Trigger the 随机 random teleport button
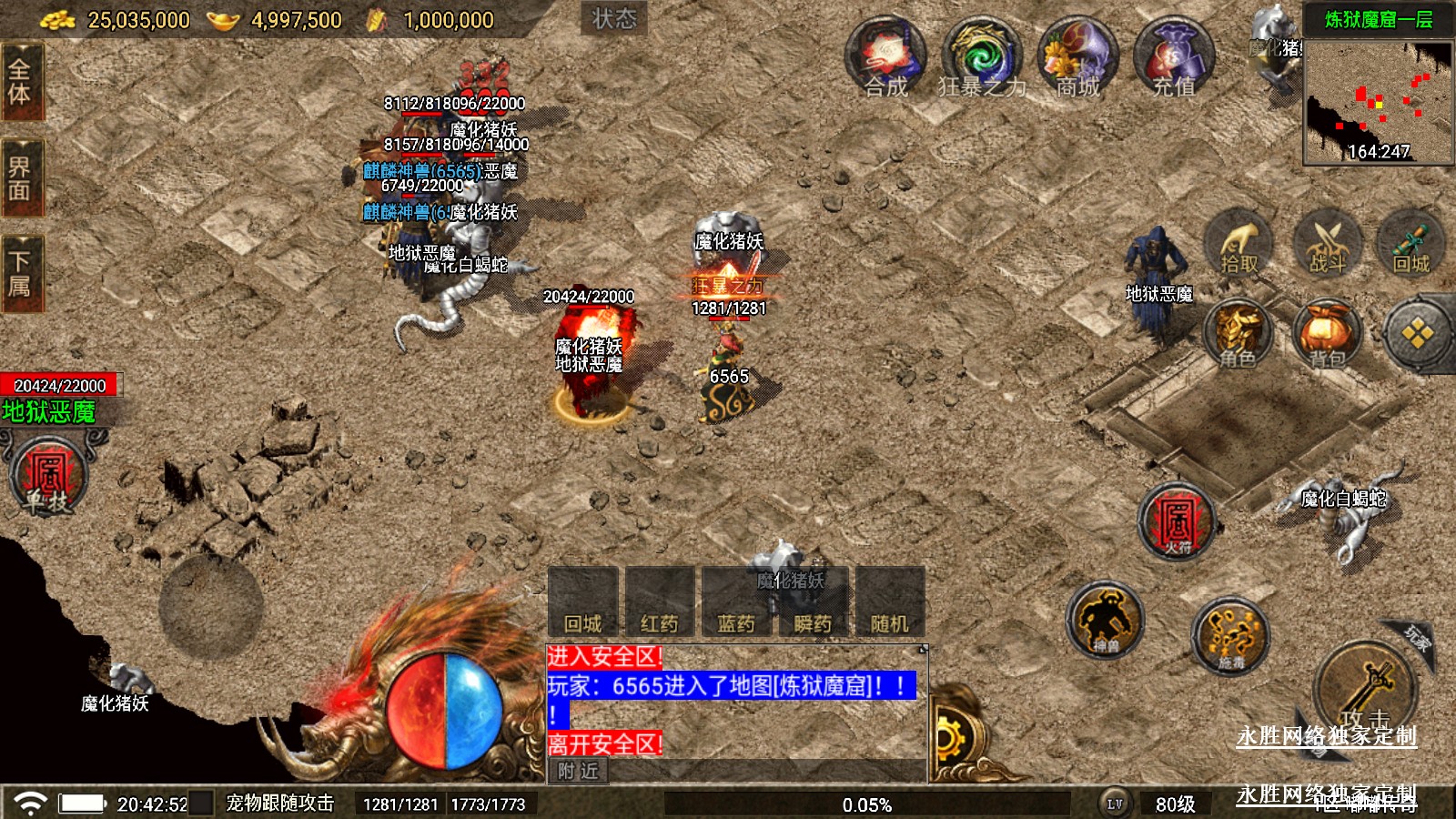Viewport: 1456px width, 819px height. click(x=889, y=602)
